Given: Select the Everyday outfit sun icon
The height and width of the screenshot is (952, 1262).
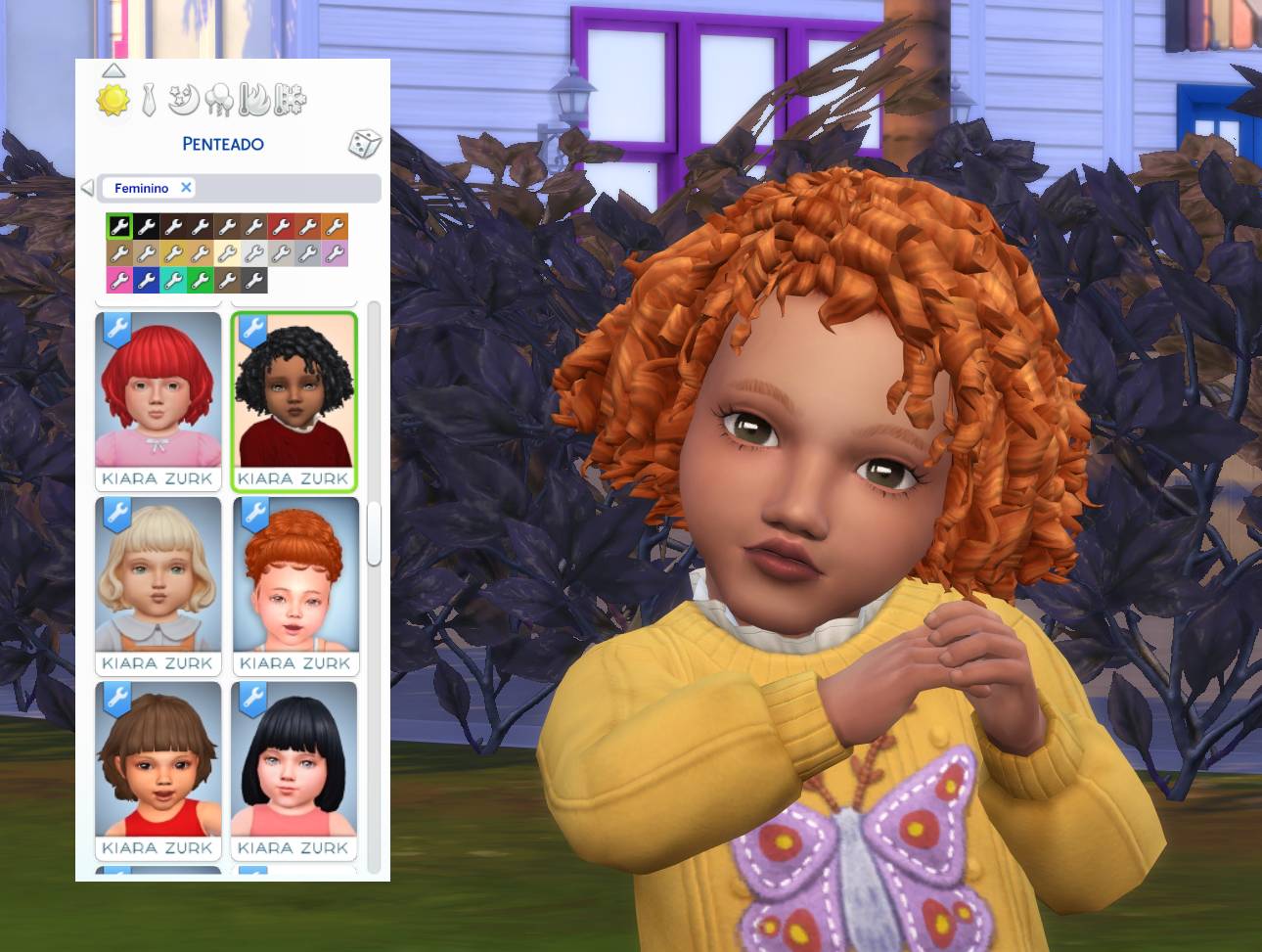Looking at the screenshot, I should (112, 101).
